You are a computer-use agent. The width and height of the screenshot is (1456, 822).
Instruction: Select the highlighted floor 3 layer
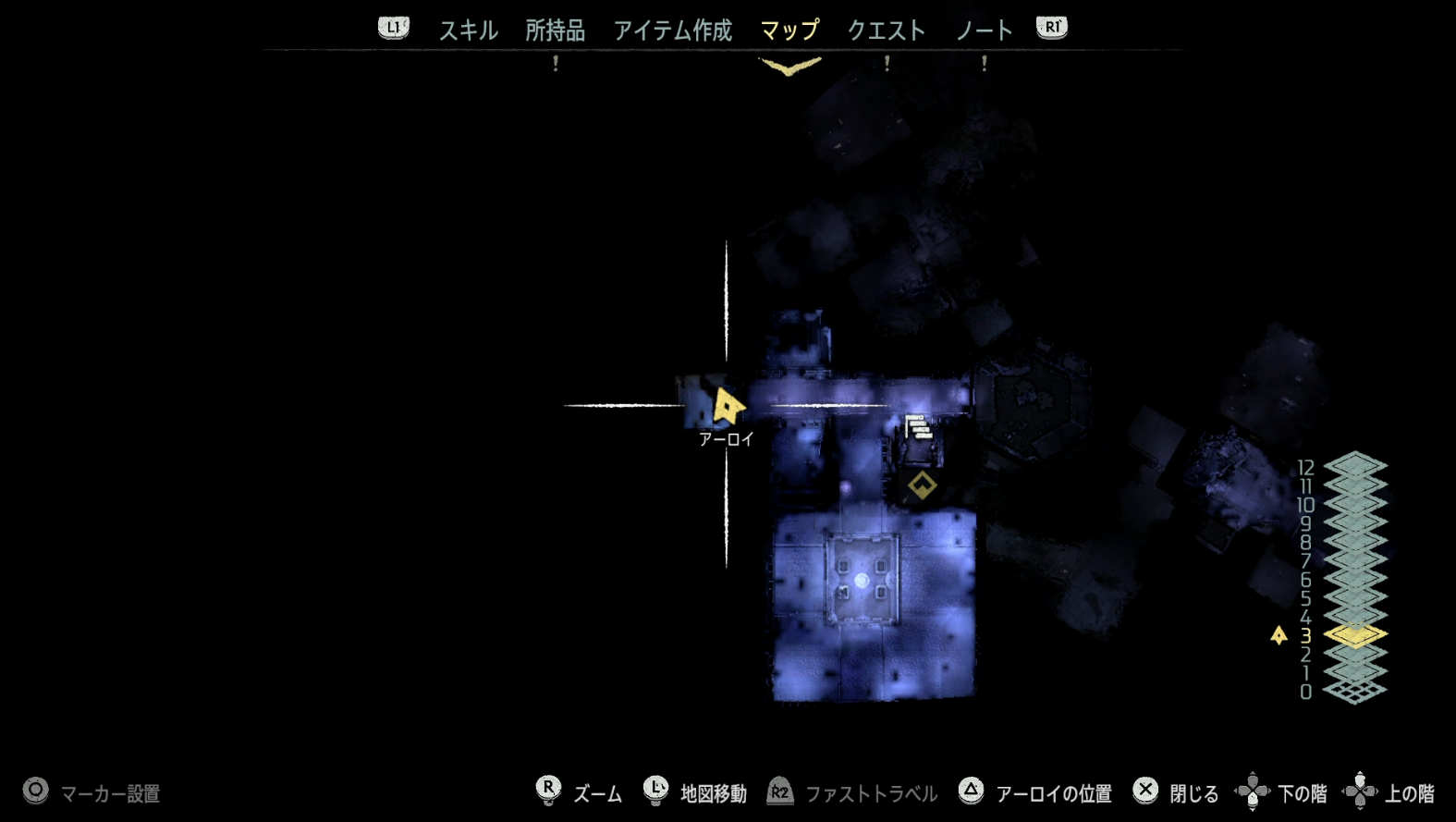coord(1353,634)
